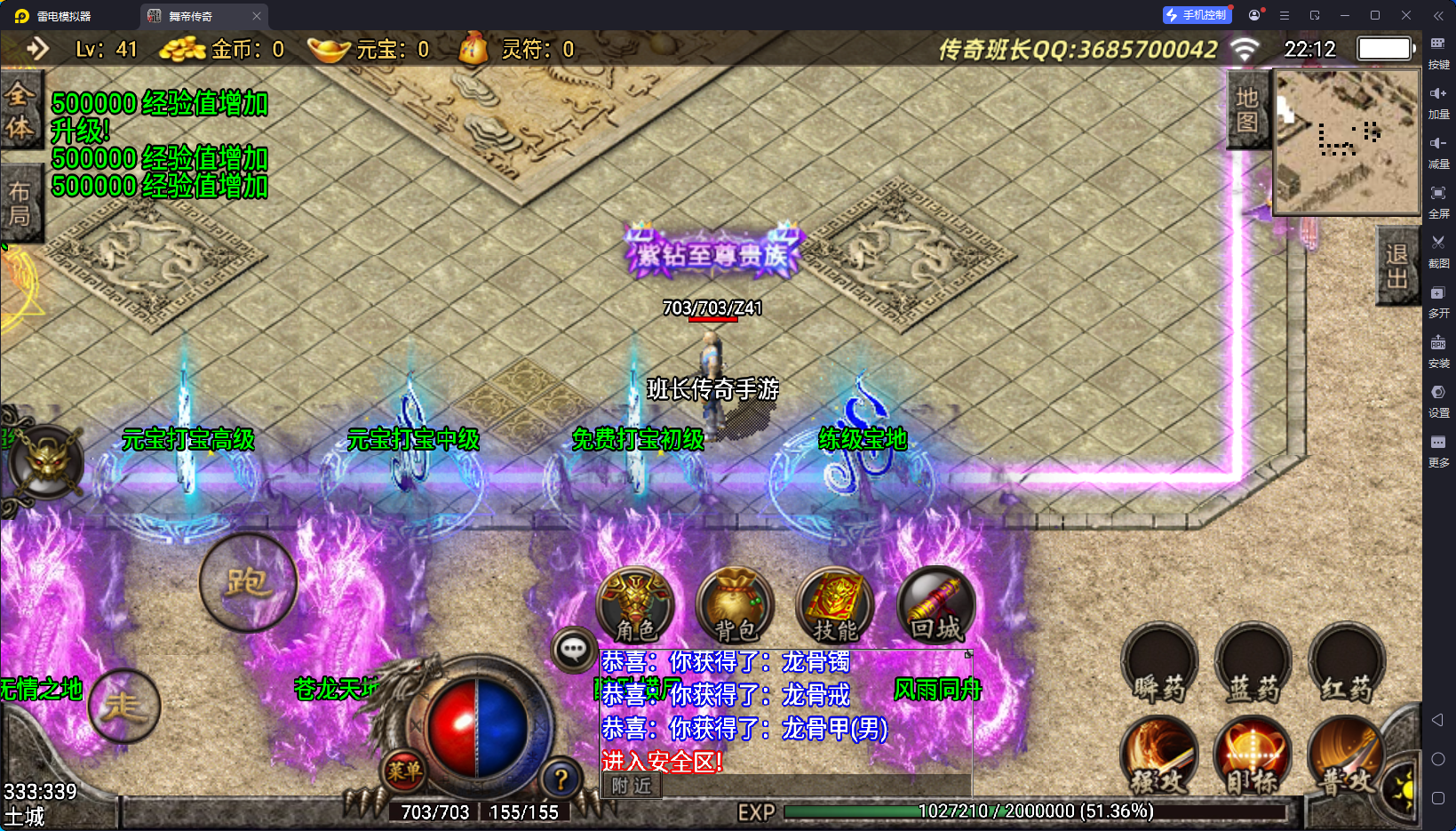Open the 背包 bag inventory

click(736, 605)
